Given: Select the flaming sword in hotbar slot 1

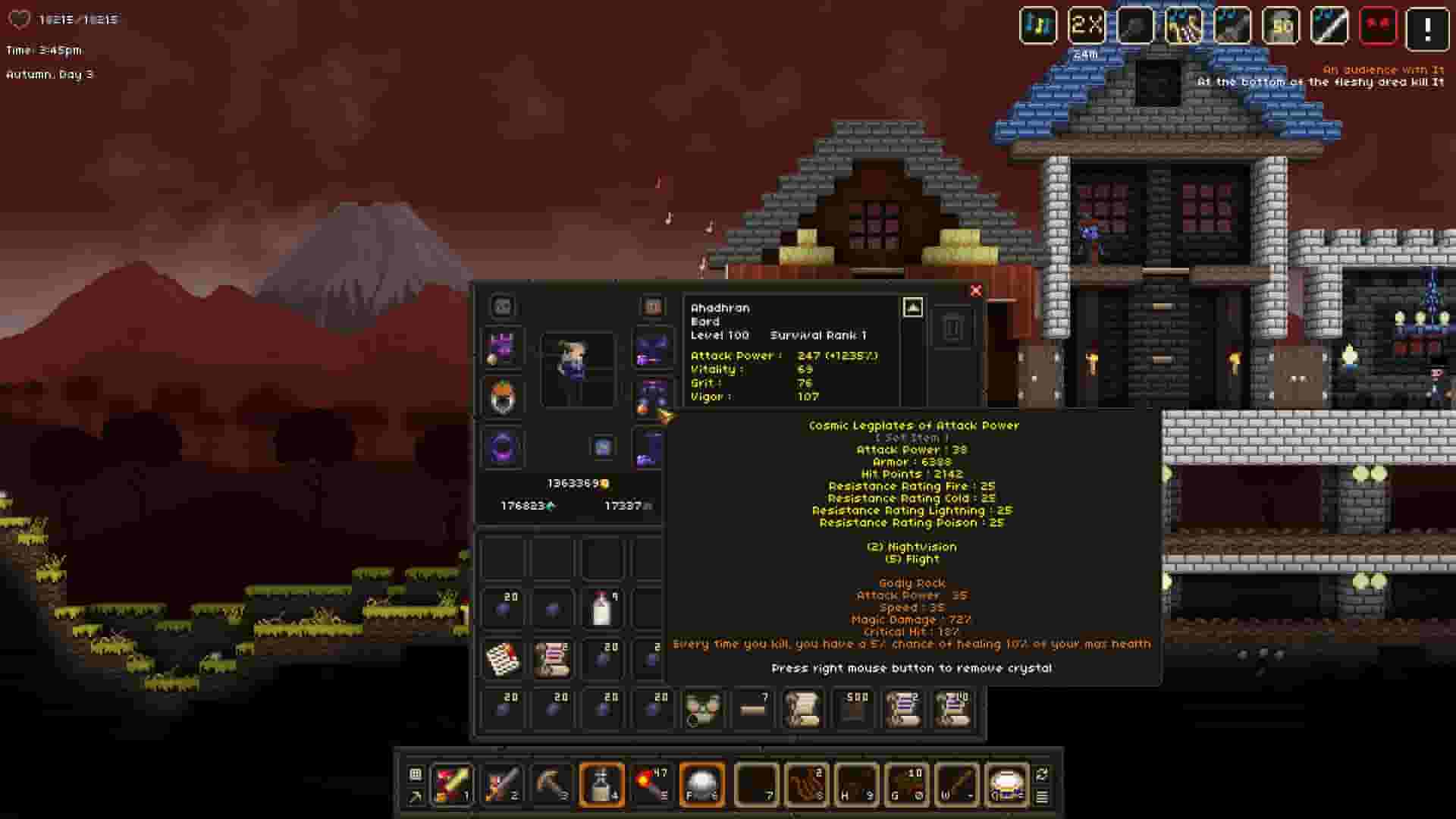Looking at the screenshot, I should 453,785.
